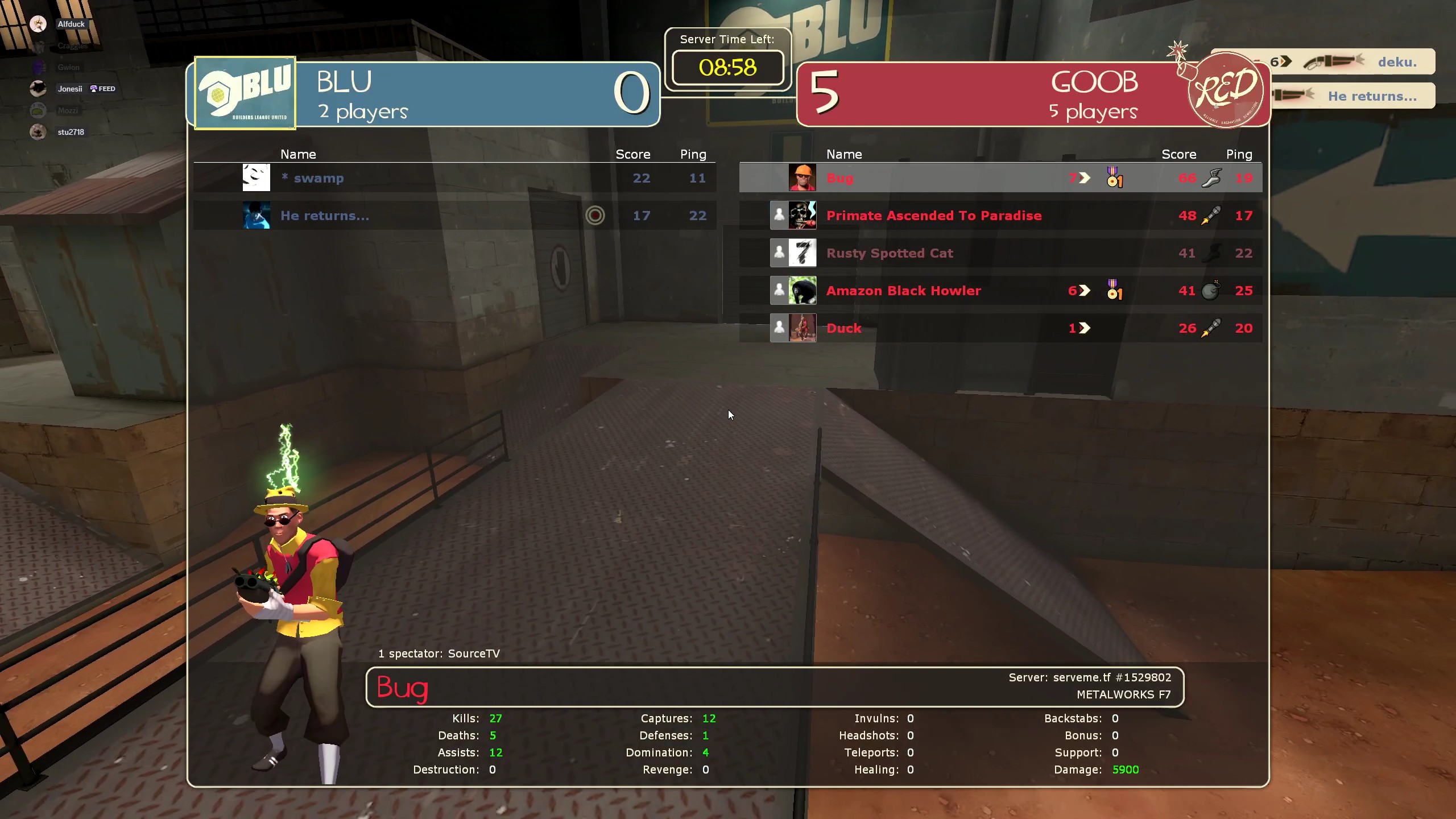
Task: Choose Bug's row on the RED team
Action: (x=1000, y=178)
